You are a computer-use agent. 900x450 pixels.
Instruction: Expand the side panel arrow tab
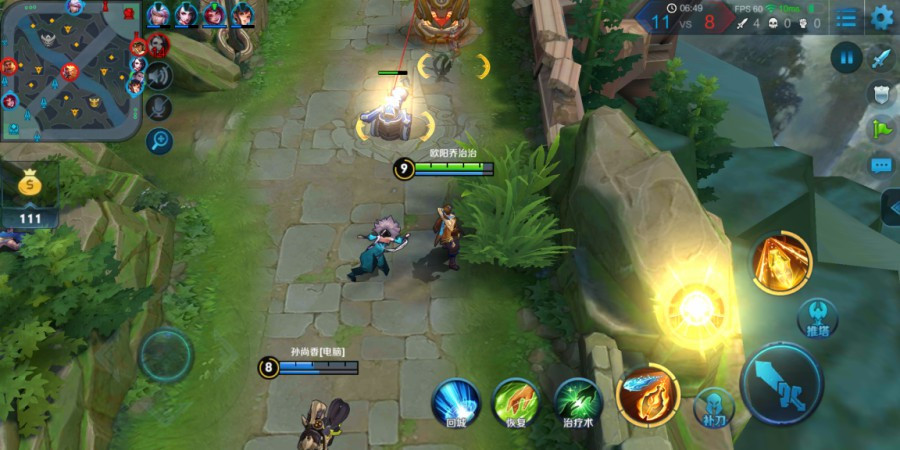point(890,207)
